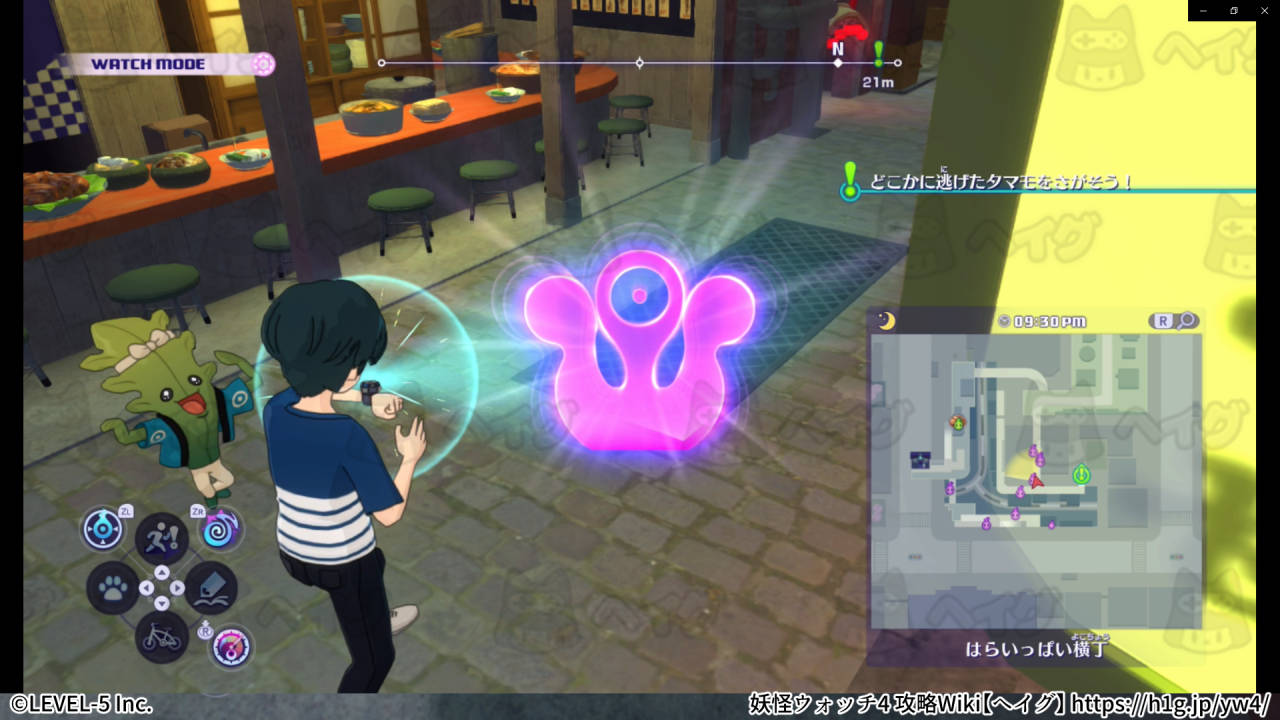Screen dimensions: 1280x720
Task: Select the running dash icon in radial menu
Action: (159, 536)
